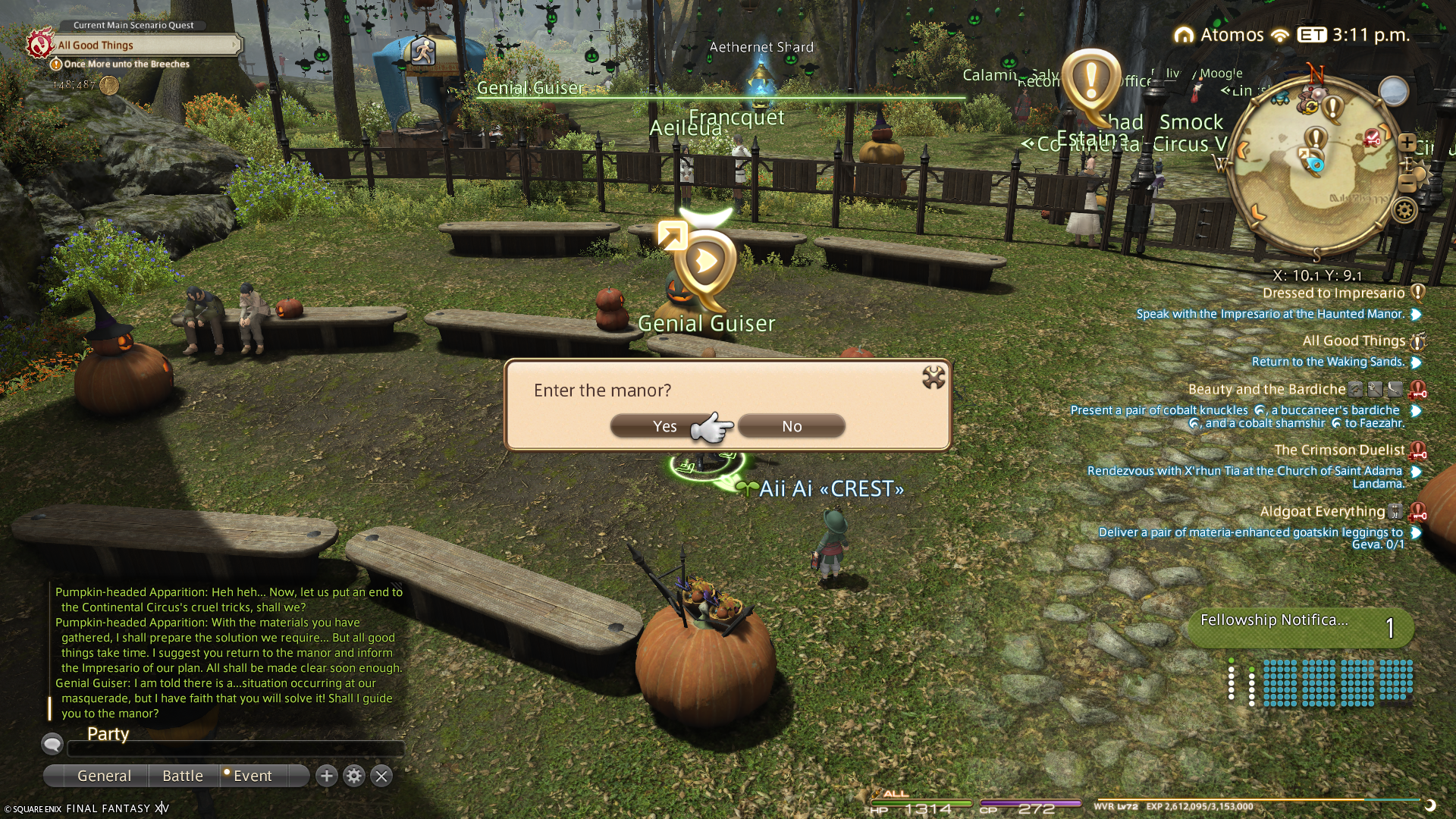Close the chat log with X button
This screenshot has width=1456, height=819.
pos(381,776)
